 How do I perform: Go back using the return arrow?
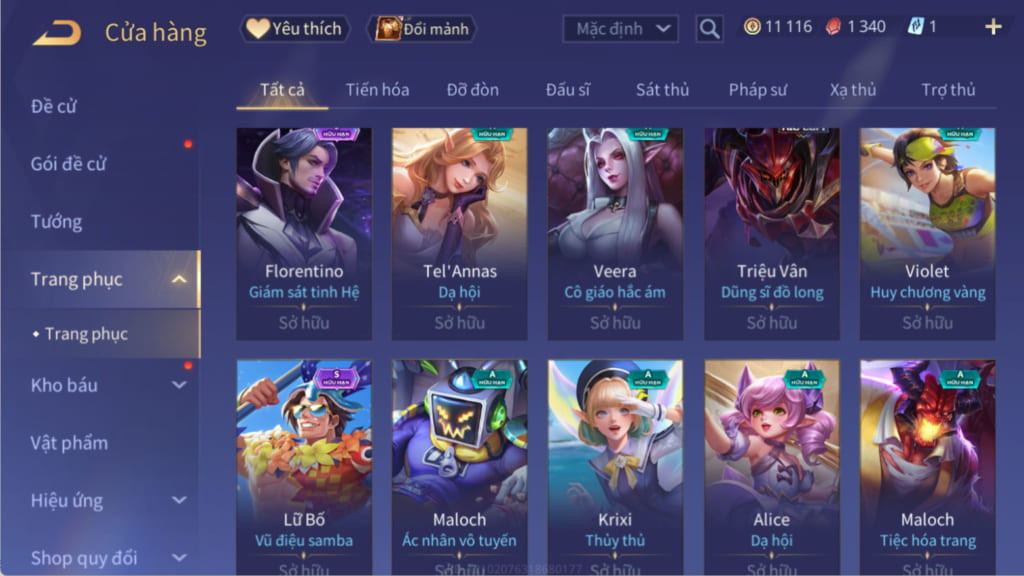[x=57, y=32]
